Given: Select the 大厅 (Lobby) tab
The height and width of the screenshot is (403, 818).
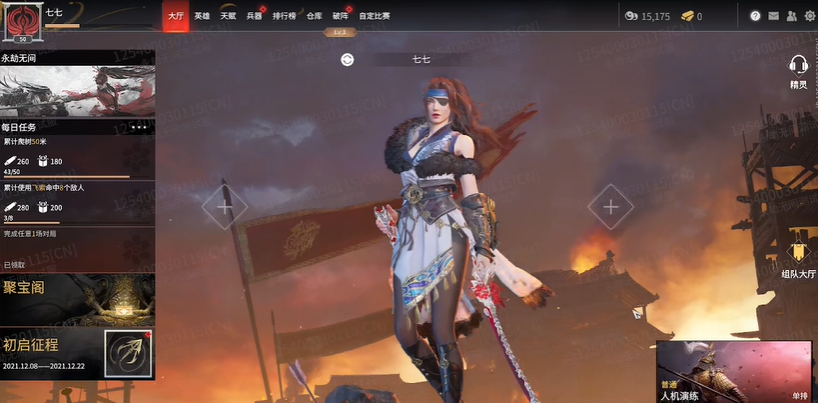Looking at the screenshot, I should coord(176,16).
